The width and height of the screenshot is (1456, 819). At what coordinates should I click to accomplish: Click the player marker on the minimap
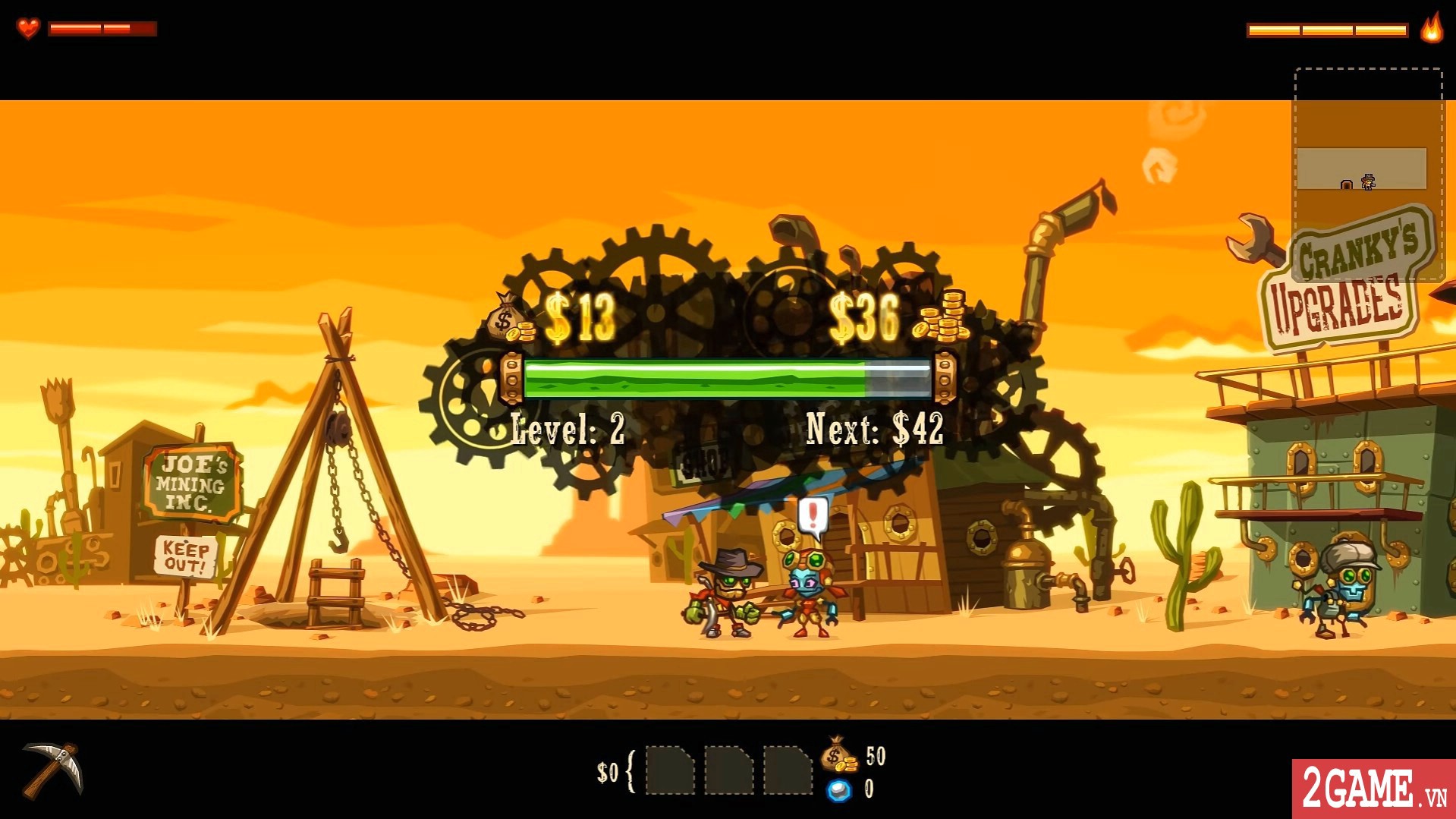(1368, 182)
